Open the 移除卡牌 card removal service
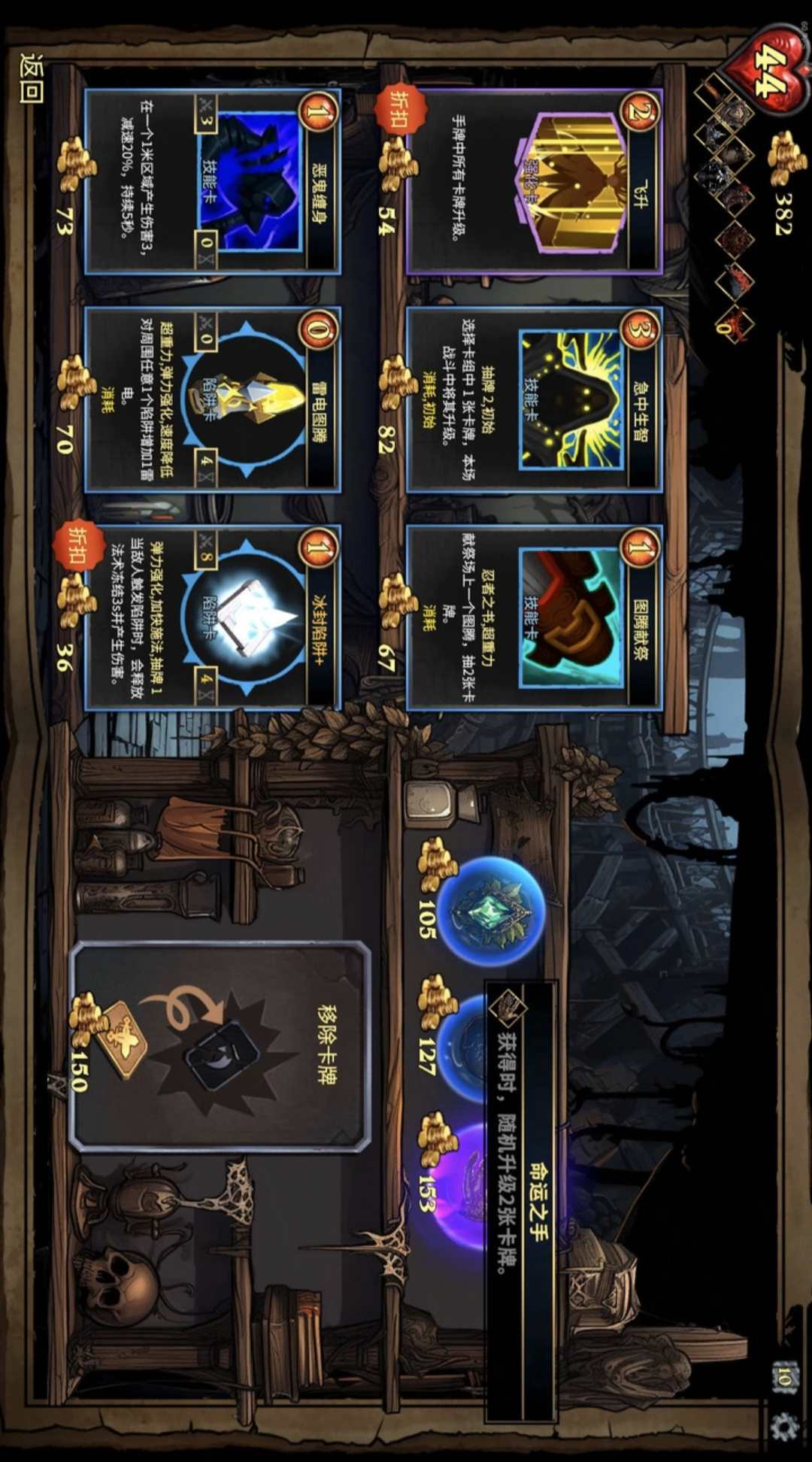 click(220, 1045)
